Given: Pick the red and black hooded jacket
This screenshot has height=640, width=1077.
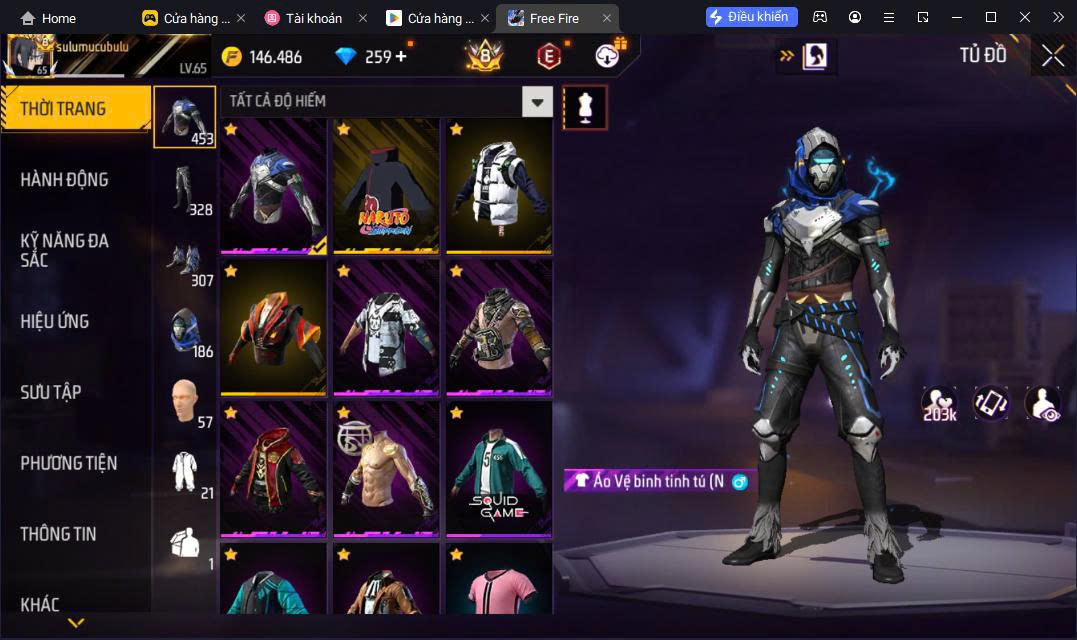Looking at the screenshot, I should (273, 467).
